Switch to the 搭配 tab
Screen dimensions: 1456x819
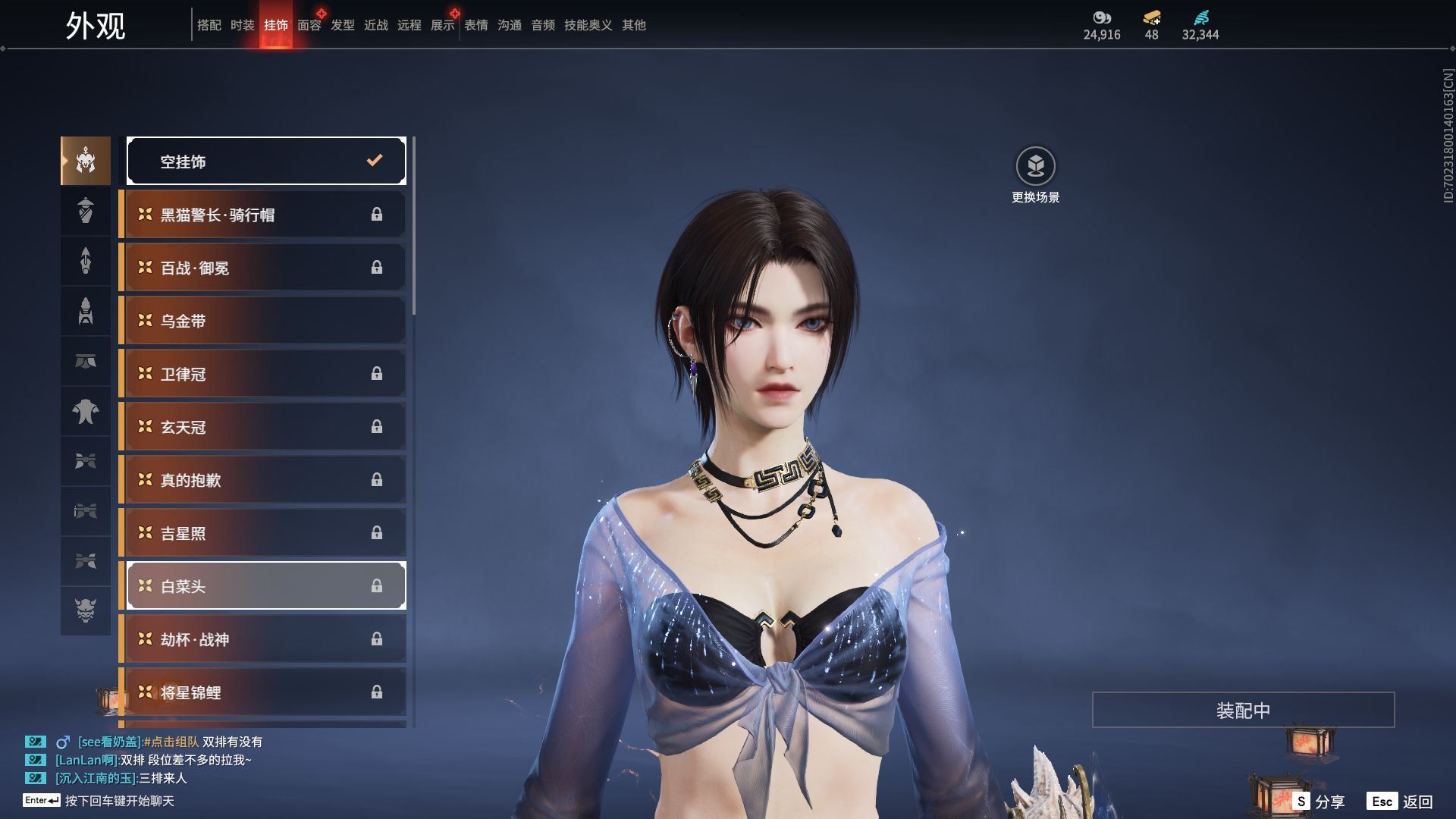click(209, 25)
